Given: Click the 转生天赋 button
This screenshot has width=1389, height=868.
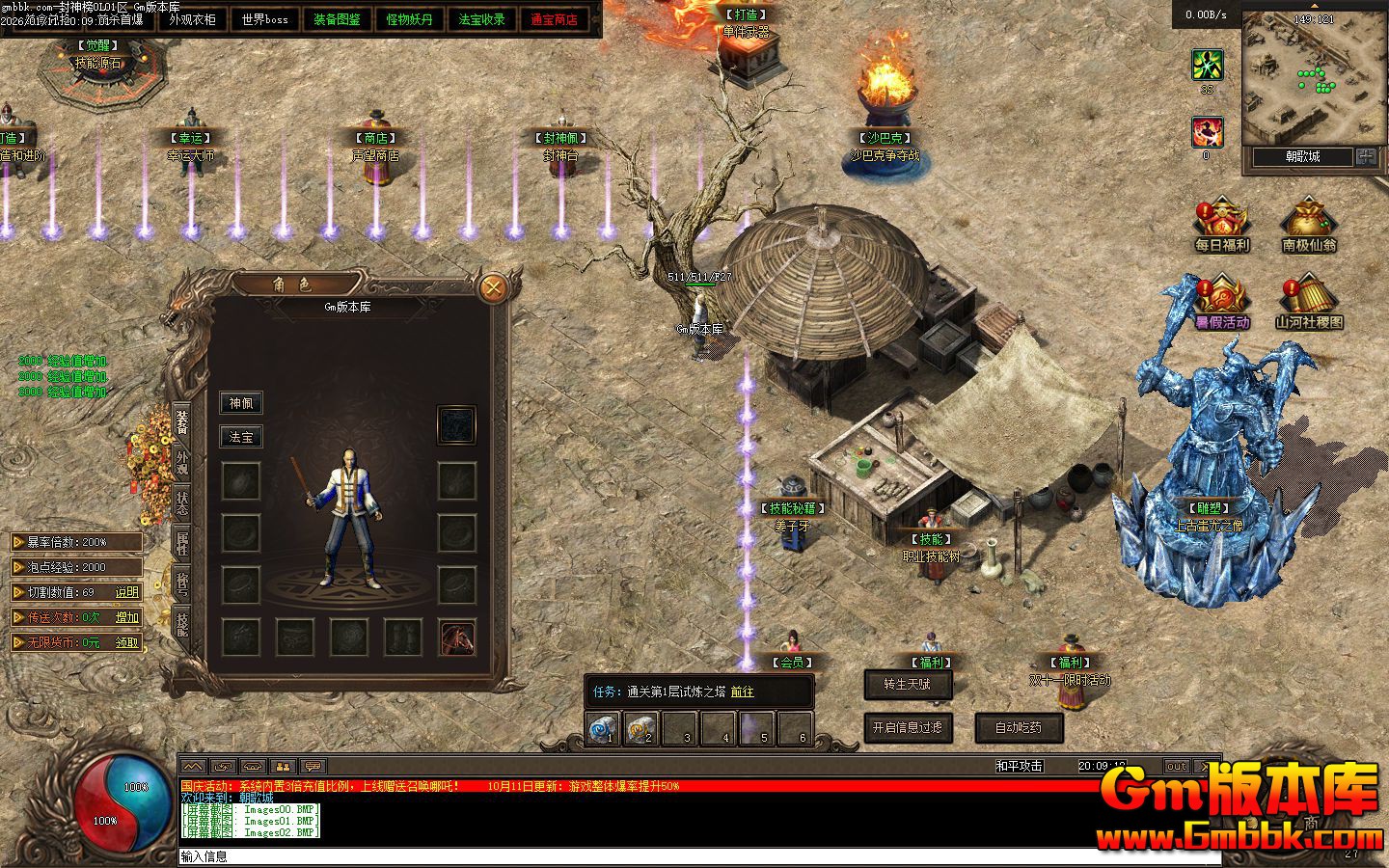Looking at the screenshot, I should [908, 684].
